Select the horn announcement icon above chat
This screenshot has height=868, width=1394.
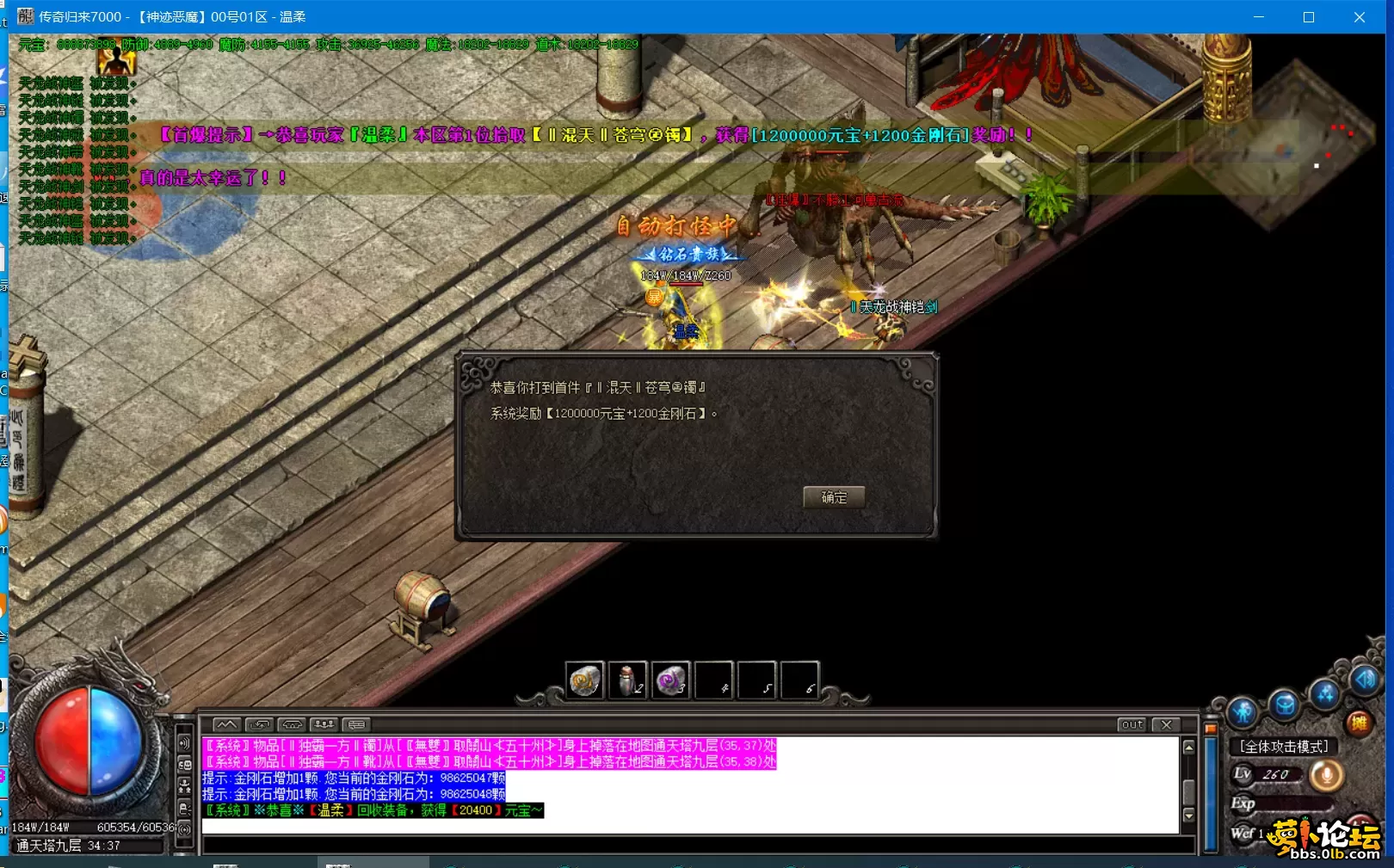click(292, 725)
